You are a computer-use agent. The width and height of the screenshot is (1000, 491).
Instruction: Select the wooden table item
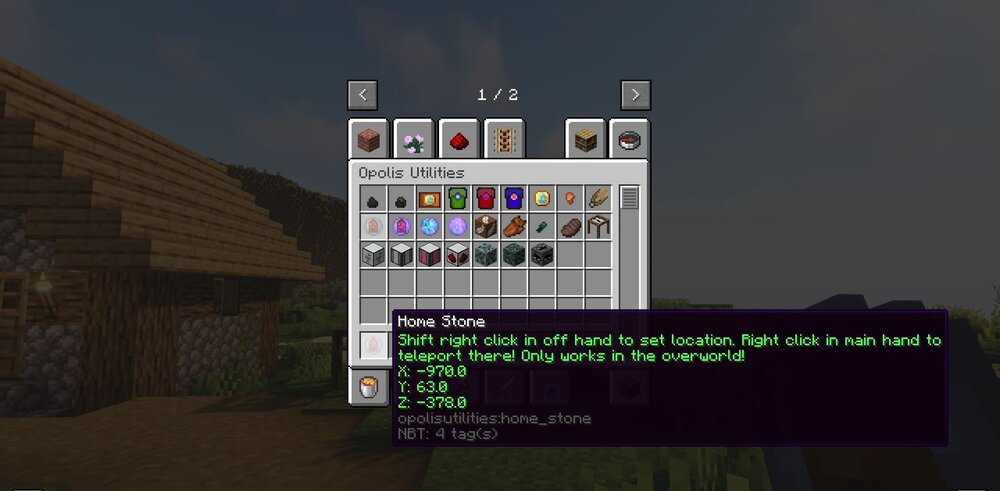[598, 226]
